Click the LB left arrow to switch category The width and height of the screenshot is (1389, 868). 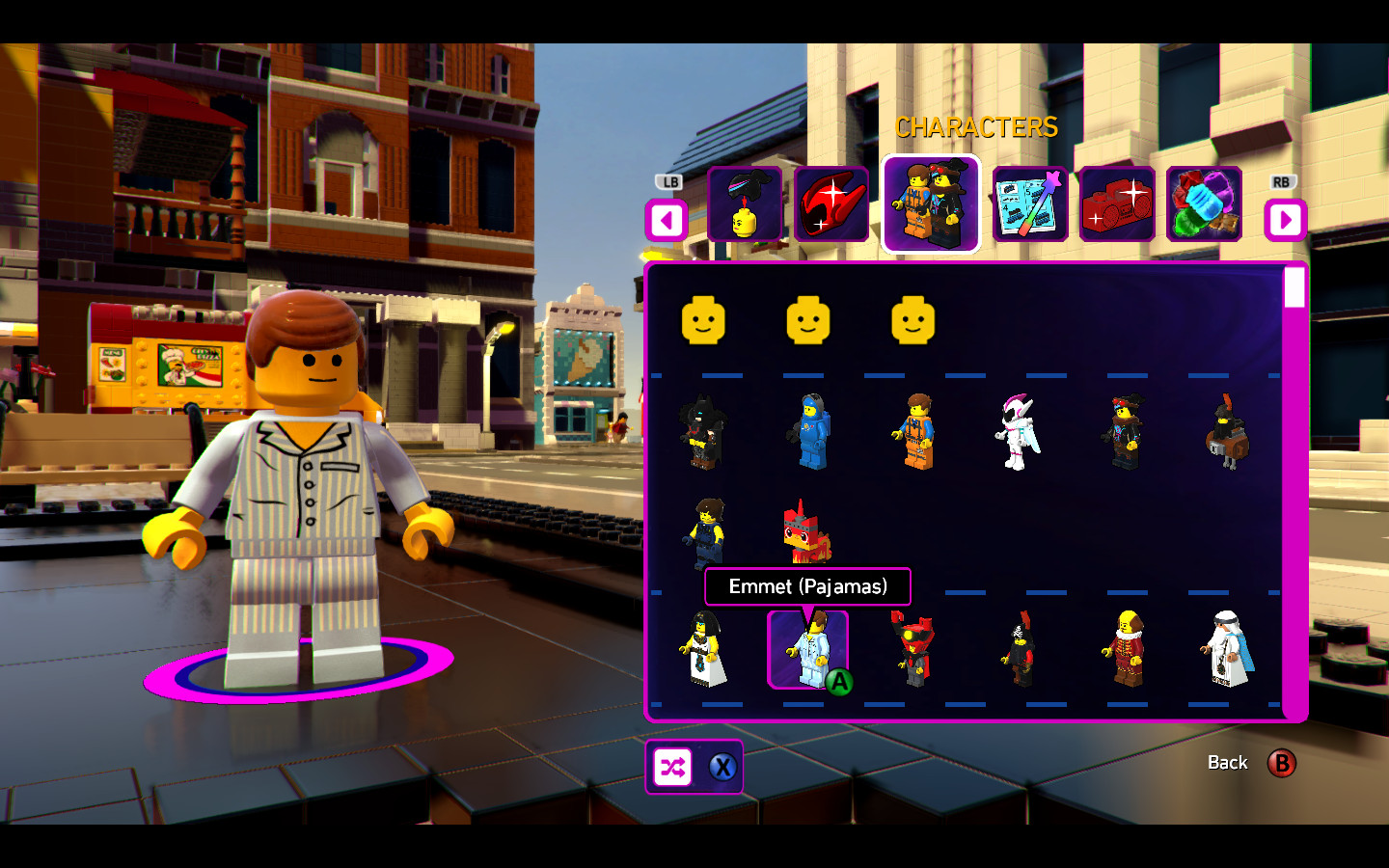[669, 181]
